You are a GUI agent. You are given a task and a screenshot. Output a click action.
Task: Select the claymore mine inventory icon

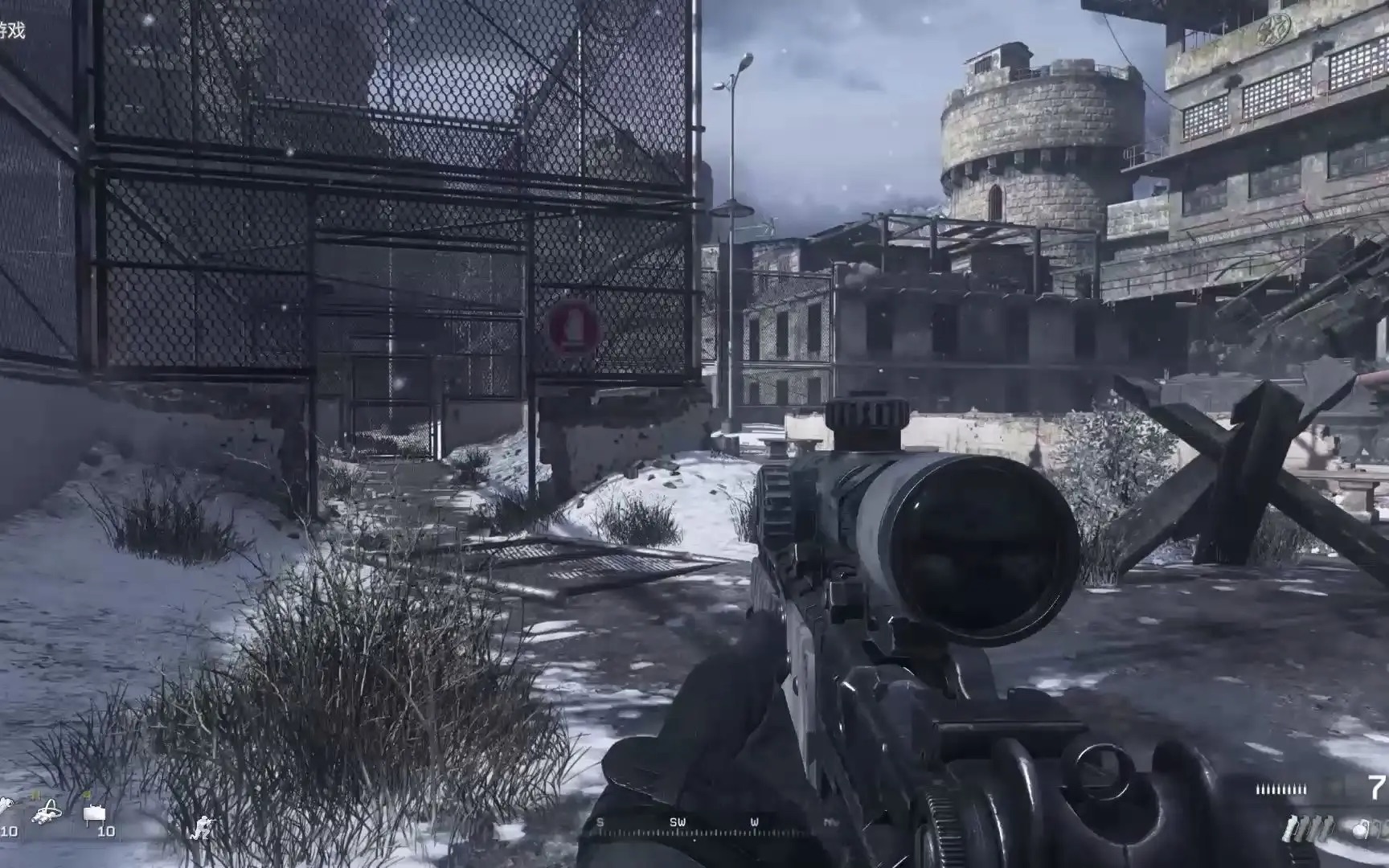pos(95,815)
